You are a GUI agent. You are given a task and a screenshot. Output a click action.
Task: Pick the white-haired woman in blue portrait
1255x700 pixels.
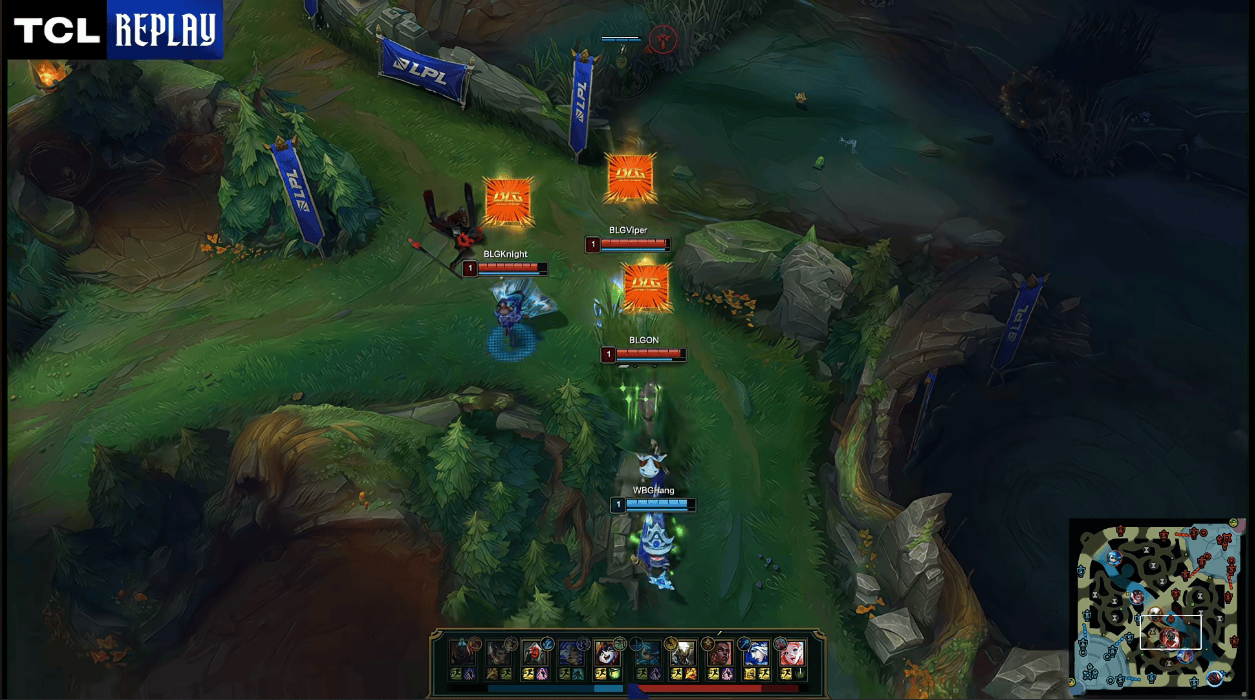[756, 654]
